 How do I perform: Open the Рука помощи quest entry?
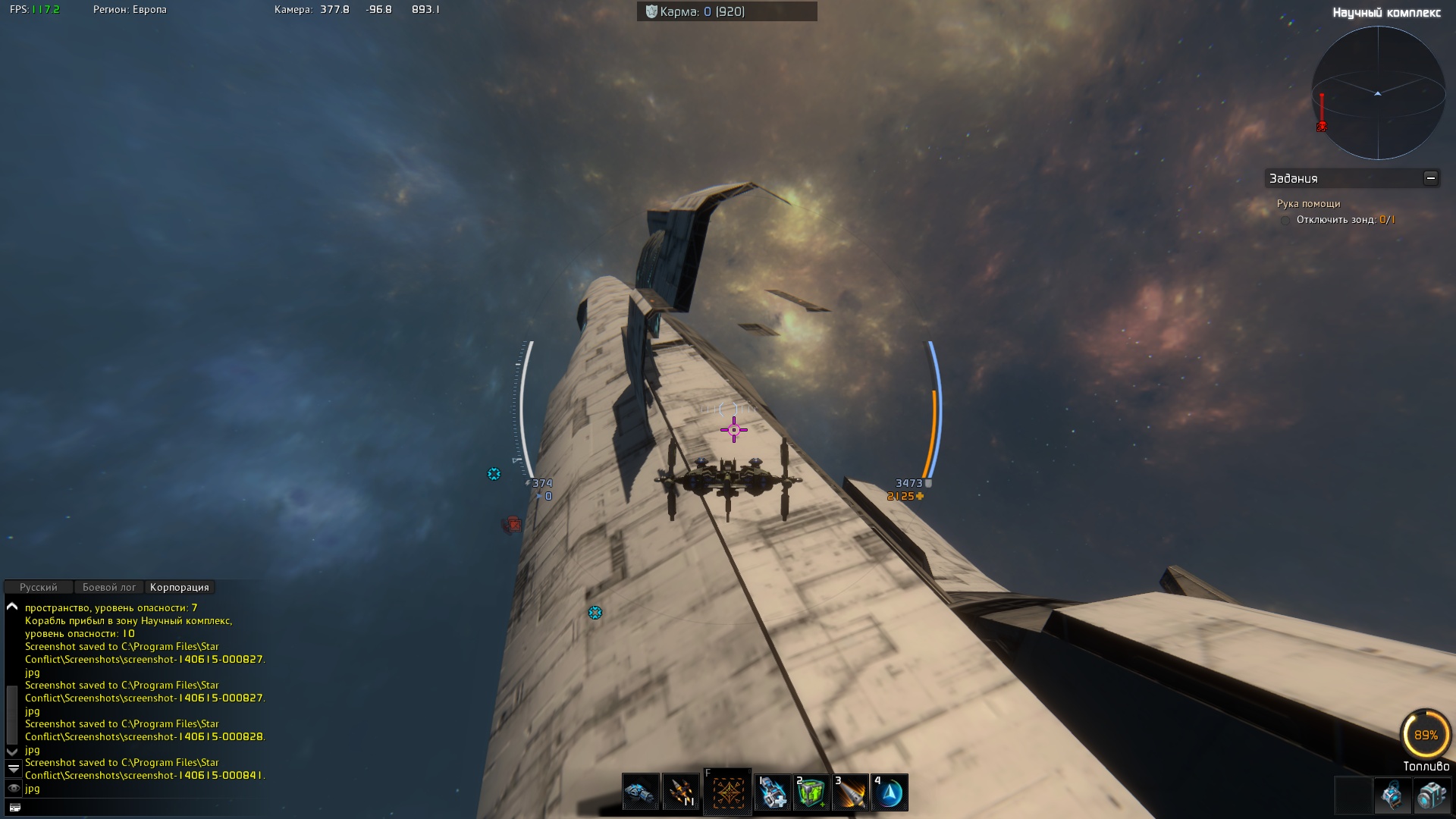(x=1308, y=204)
